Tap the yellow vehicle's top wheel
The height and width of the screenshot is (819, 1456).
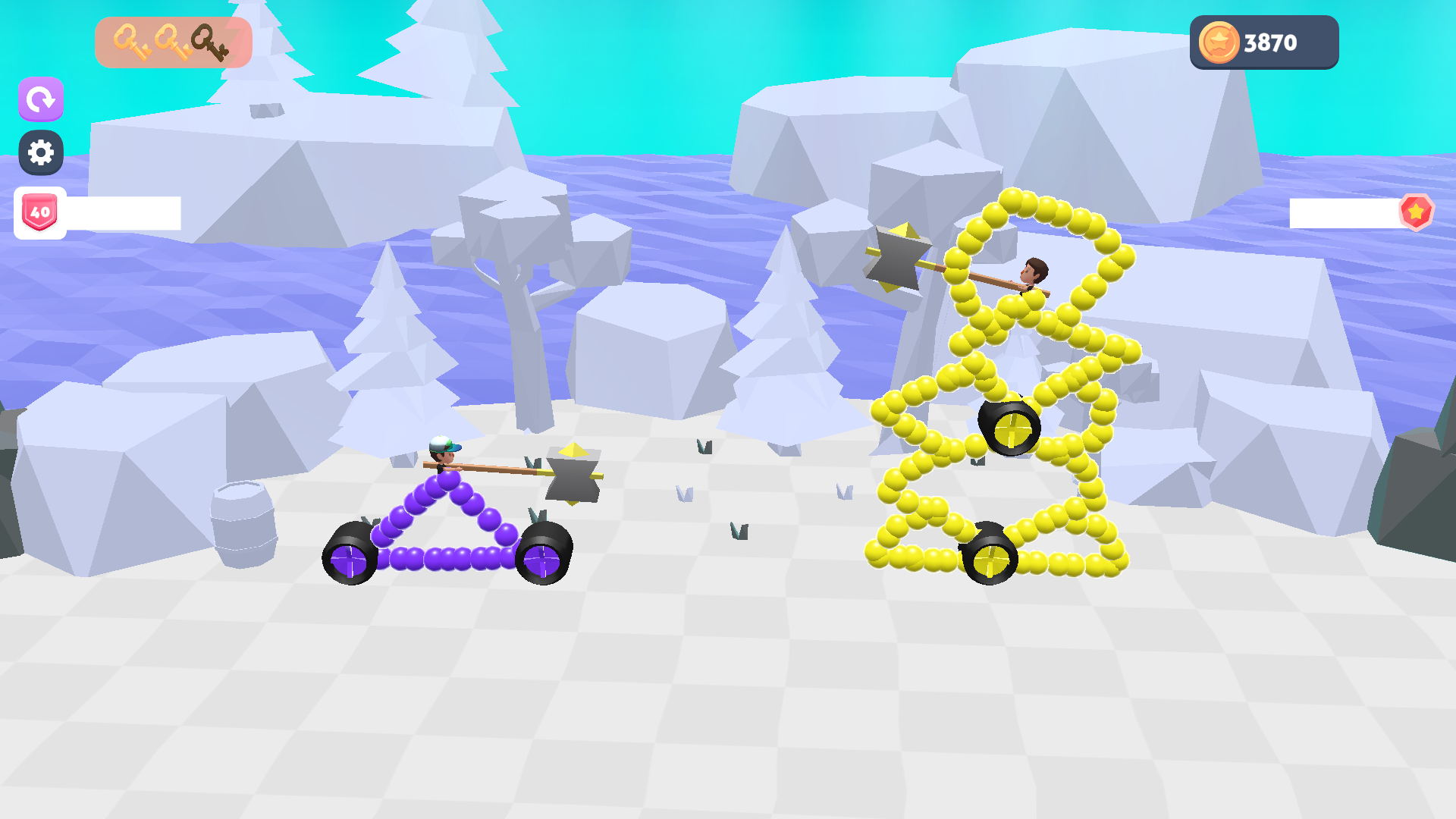pyautogui.click(x=1012, y=429)
